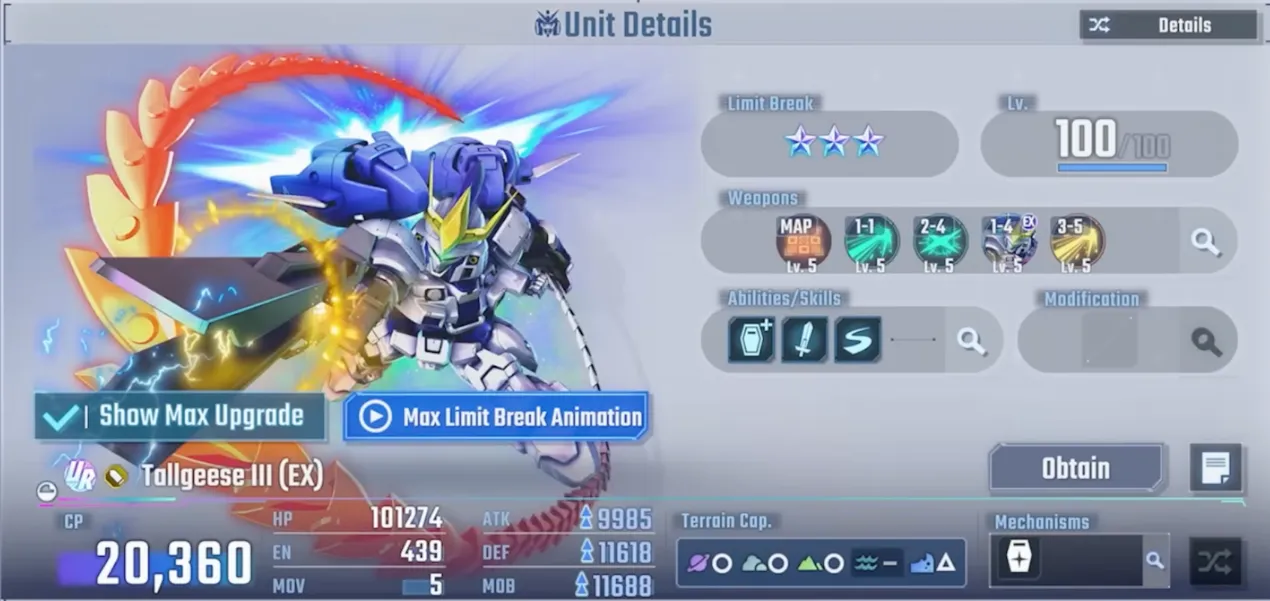This screenshot has height=601, width=1270.
Task: Select the 1-1 range weapon icon
Action: [870, 241]
